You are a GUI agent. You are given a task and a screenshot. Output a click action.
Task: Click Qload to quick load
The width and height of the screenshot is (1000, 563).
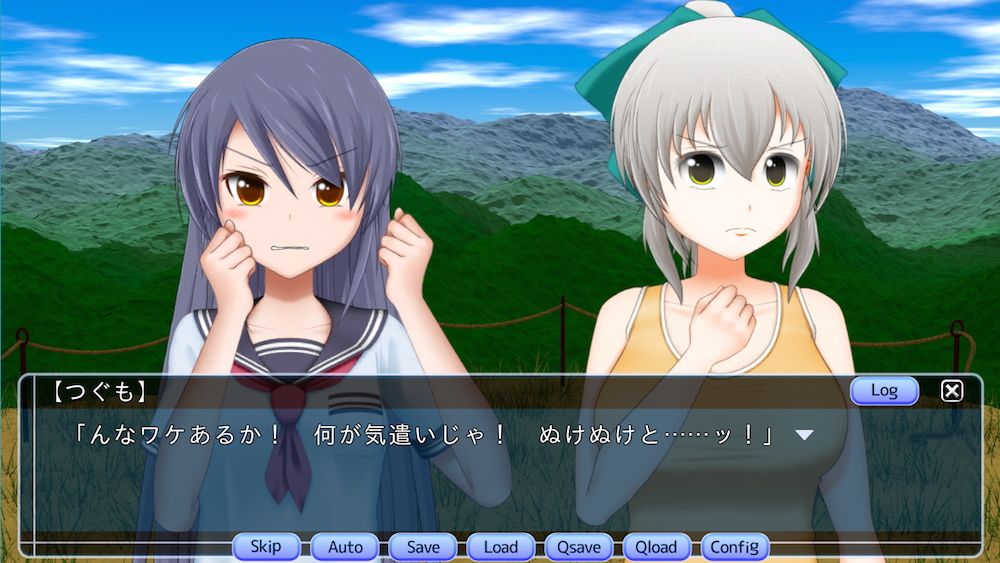pyautogui.click(x=657, y=547)
